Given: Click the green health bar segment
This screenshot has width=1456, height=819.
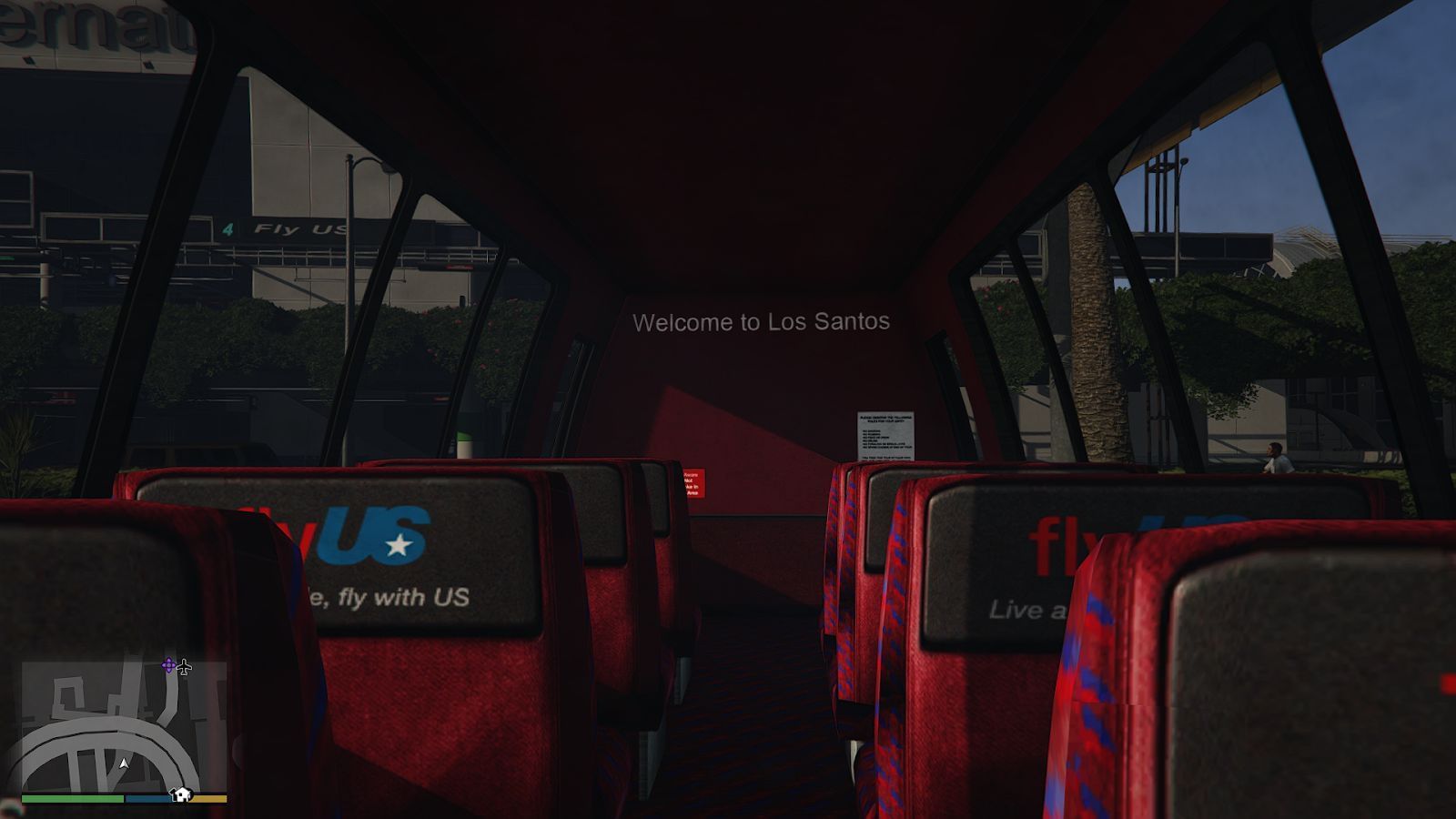Looking at the screenshot, I should pyautogui.click(x=71, y=799).
